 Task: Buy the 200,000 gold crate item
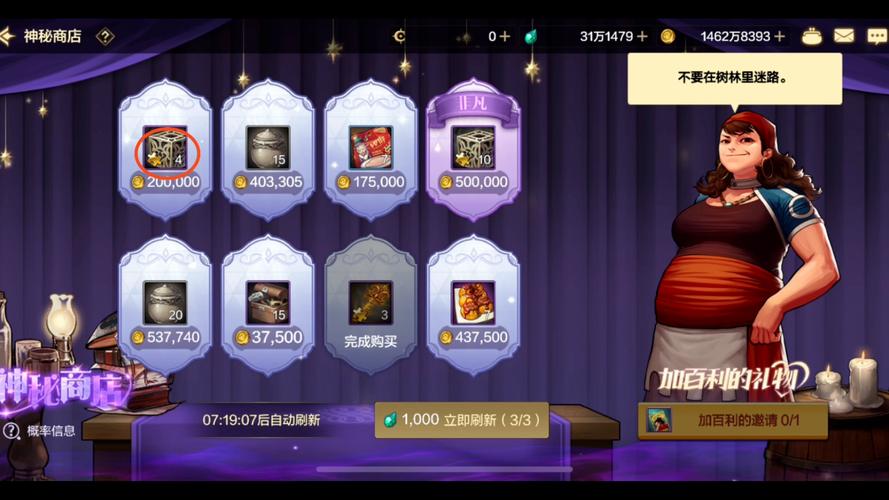pos(166,150)
